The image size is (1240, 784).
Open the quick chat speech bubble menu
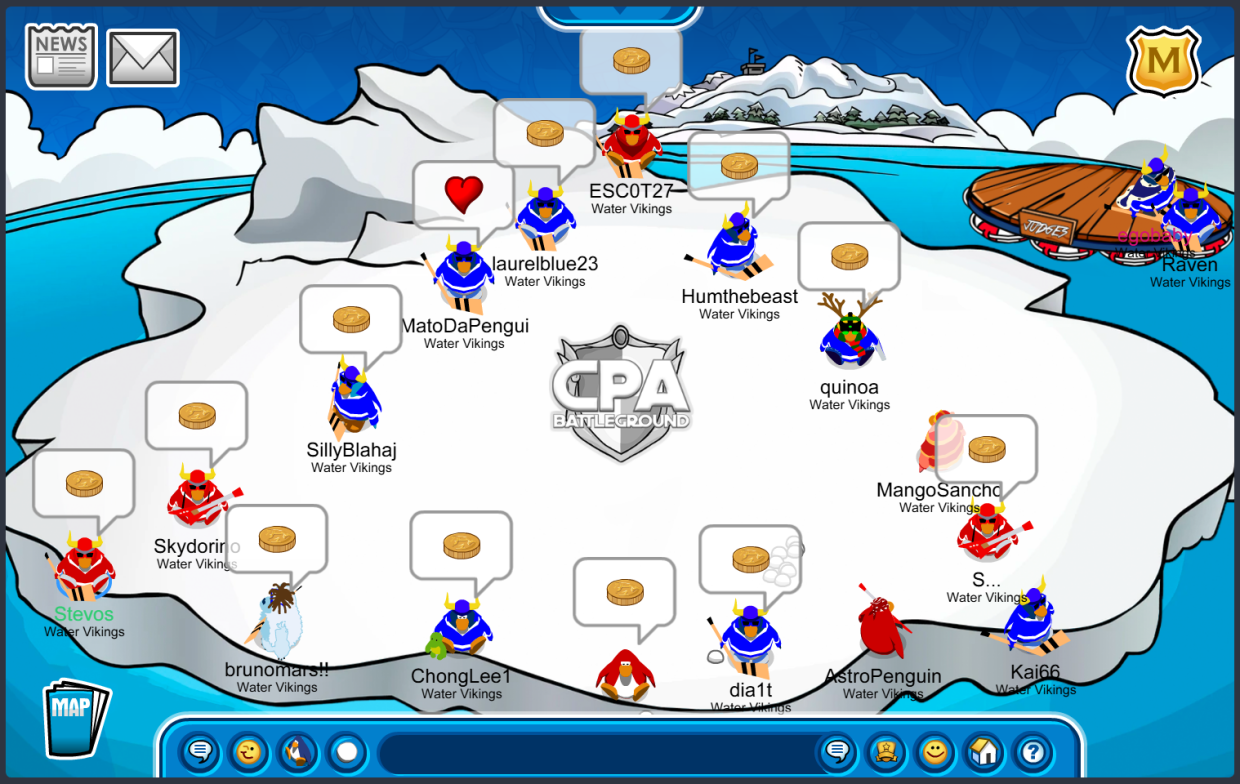pyautogui.click(x=200, y=751)
